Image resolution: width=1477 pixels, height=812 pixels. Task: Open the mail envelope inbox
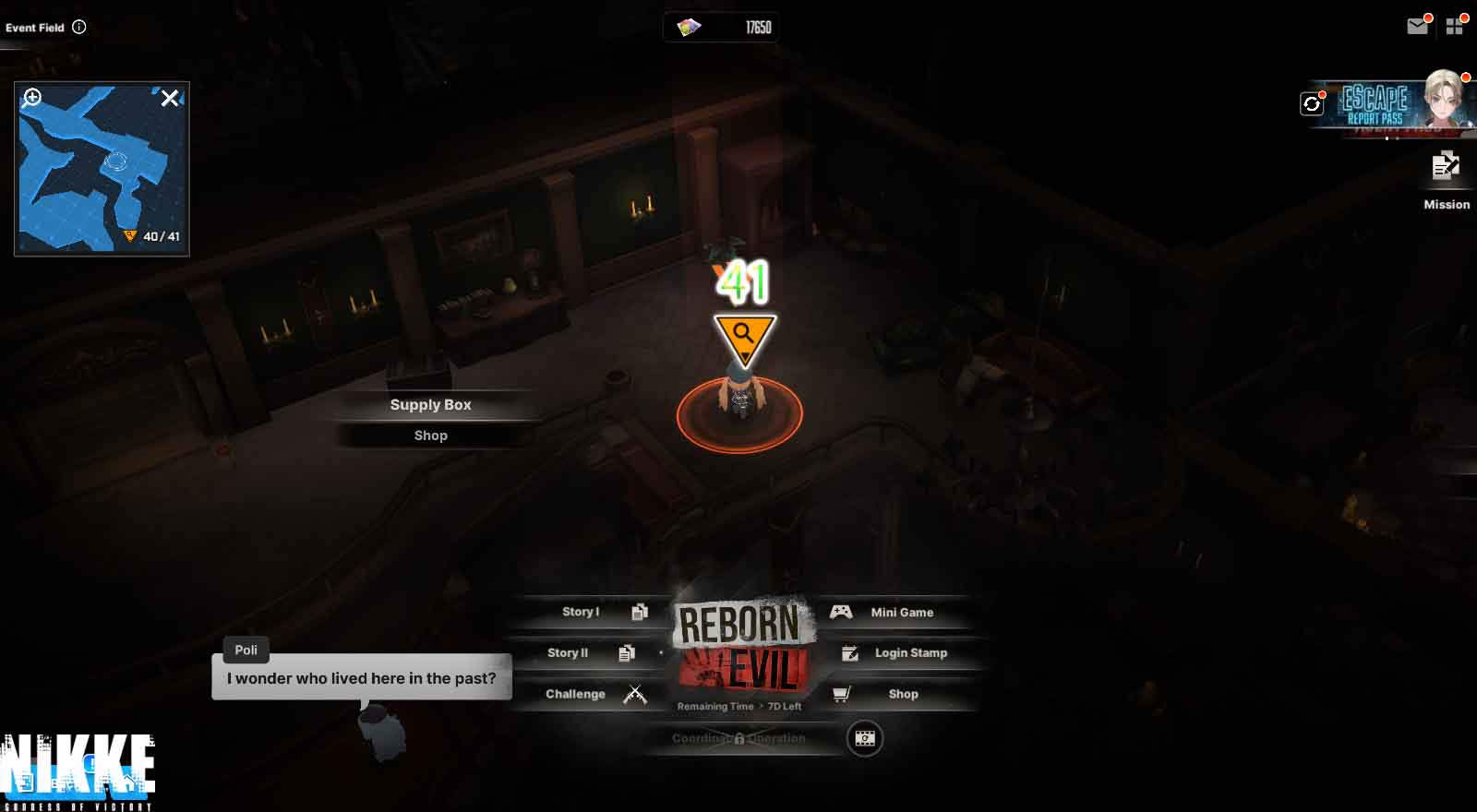tap(1417, 27)
